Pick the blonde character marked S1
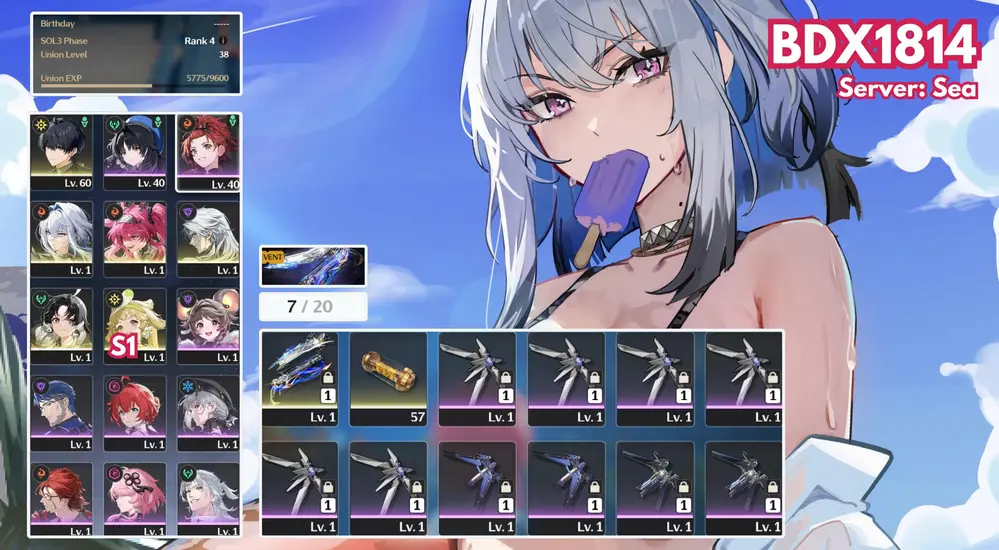 click(134, 326)
